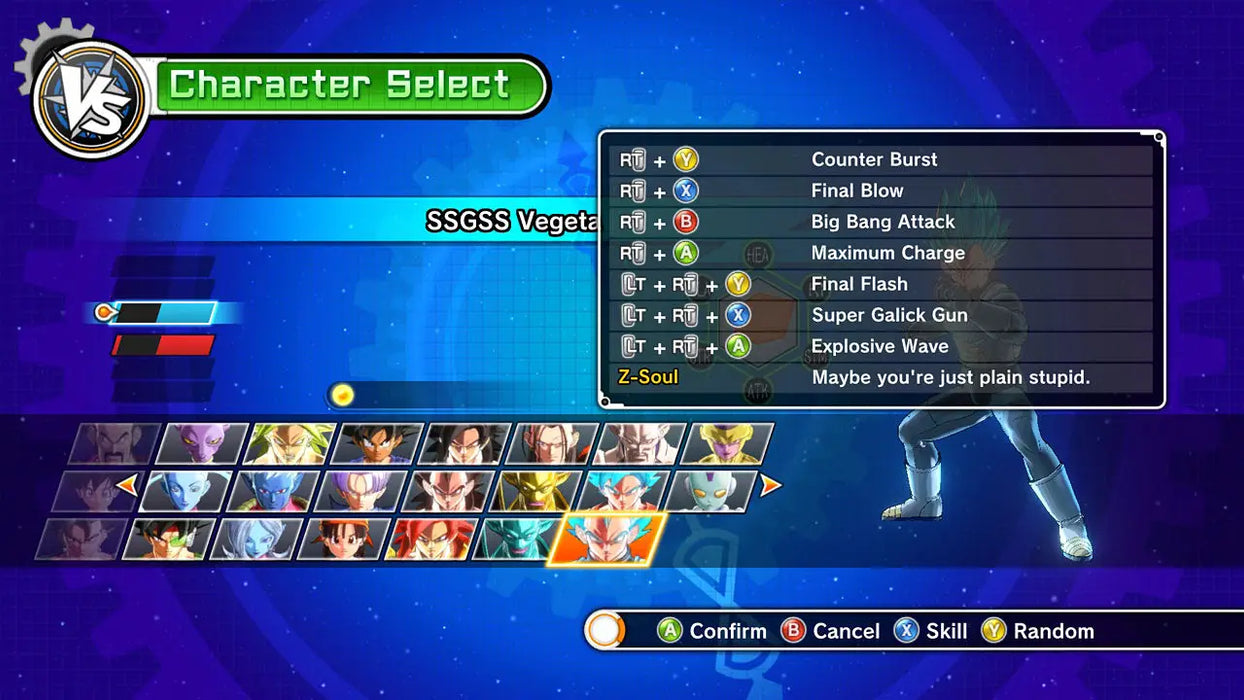Go to the previous character page
This screenshot has width=1244, height=700.
[x=127, y=486]
